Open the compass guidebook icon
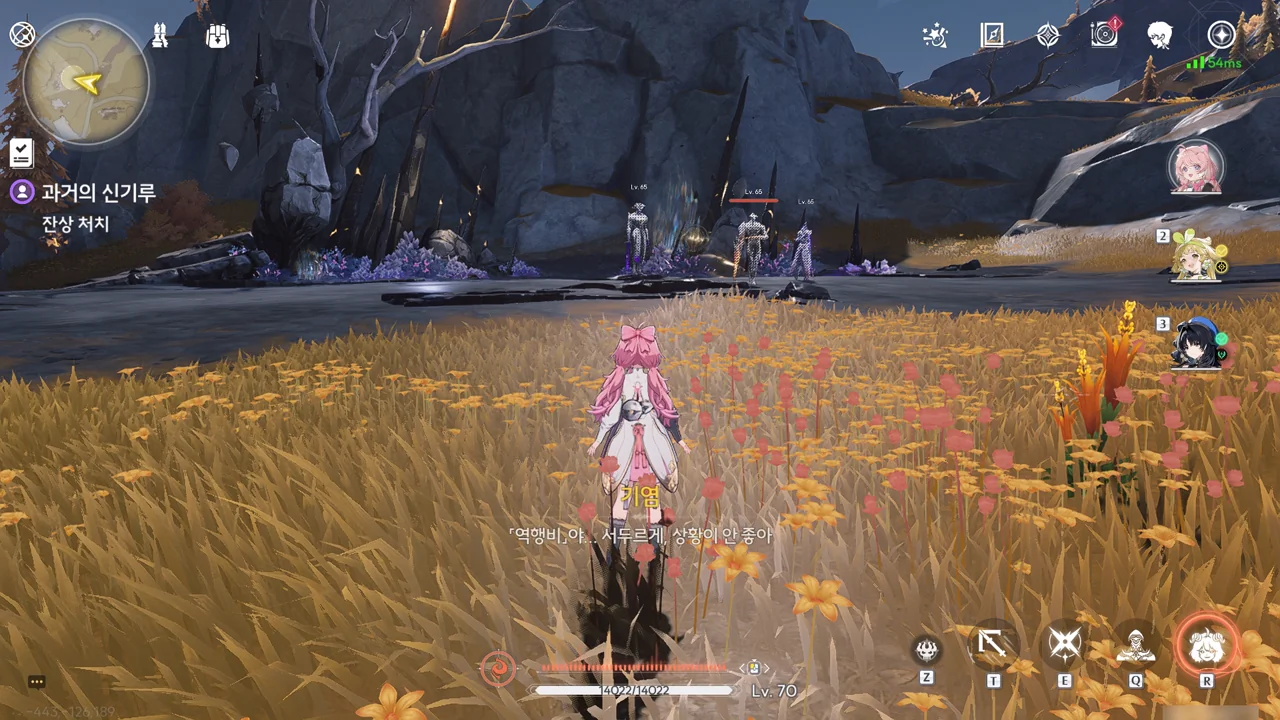 [x=992, y=36]
